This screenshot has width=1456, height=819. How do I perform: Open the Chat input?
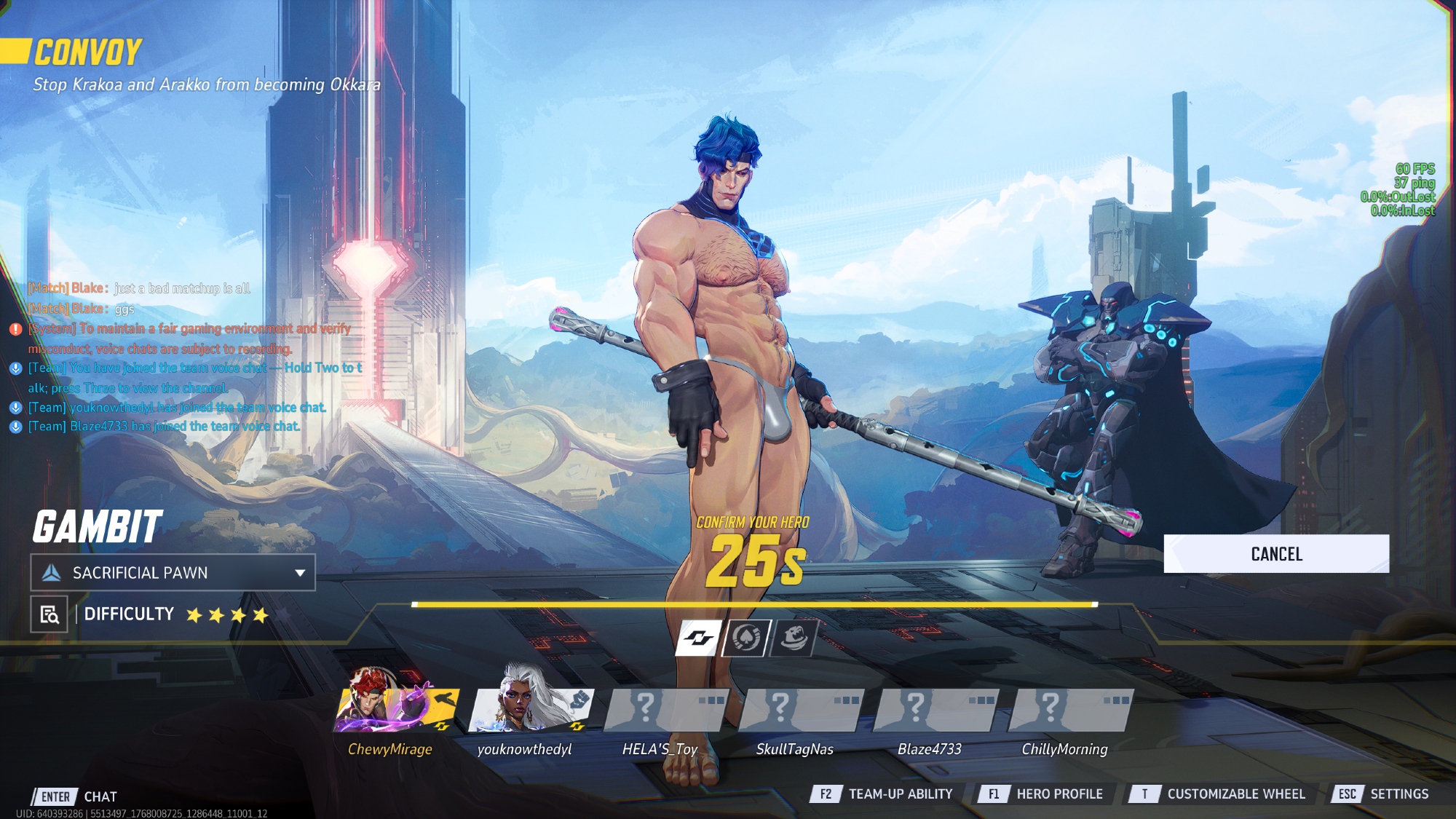[x=75, y=796]
